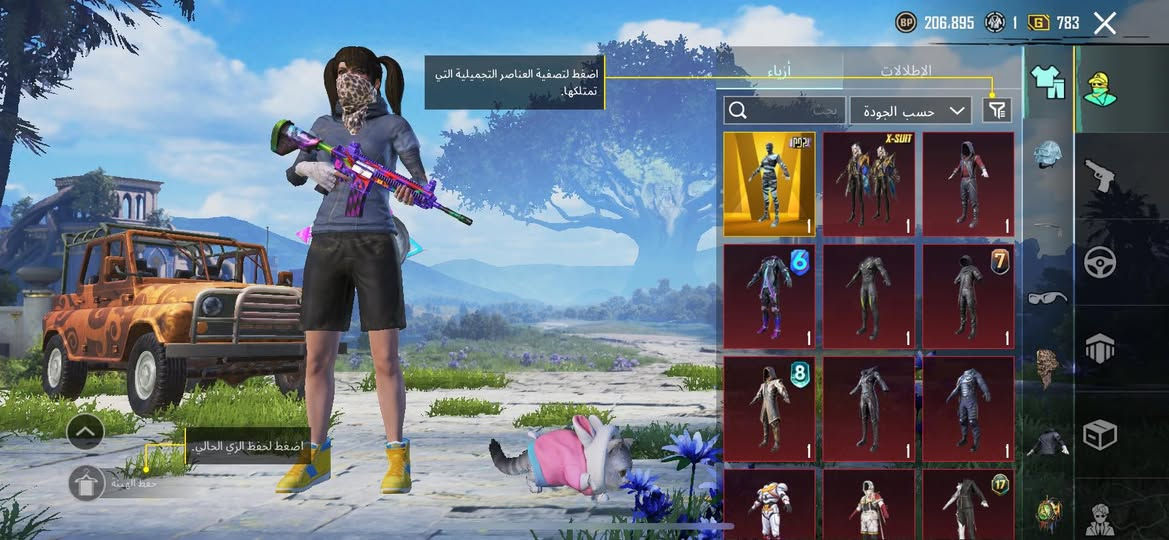1169x540 pixels.
Task: Open the حسب الجودة sort dropdown
Action: 910,110
